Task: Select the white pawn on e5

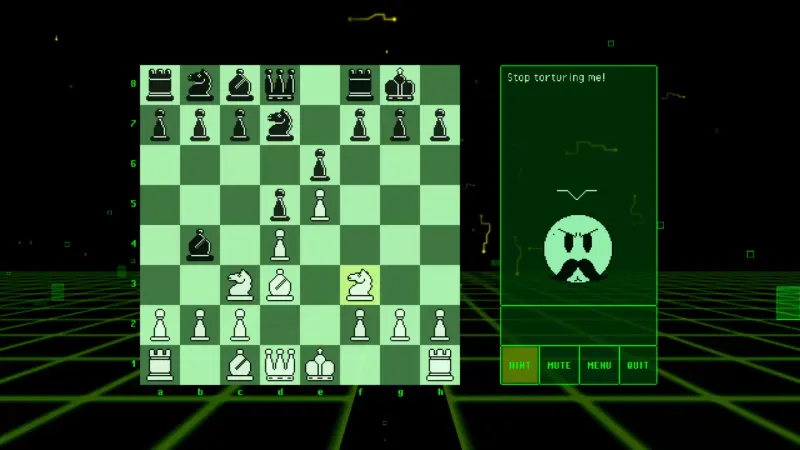Action: (x=320, y=205)
